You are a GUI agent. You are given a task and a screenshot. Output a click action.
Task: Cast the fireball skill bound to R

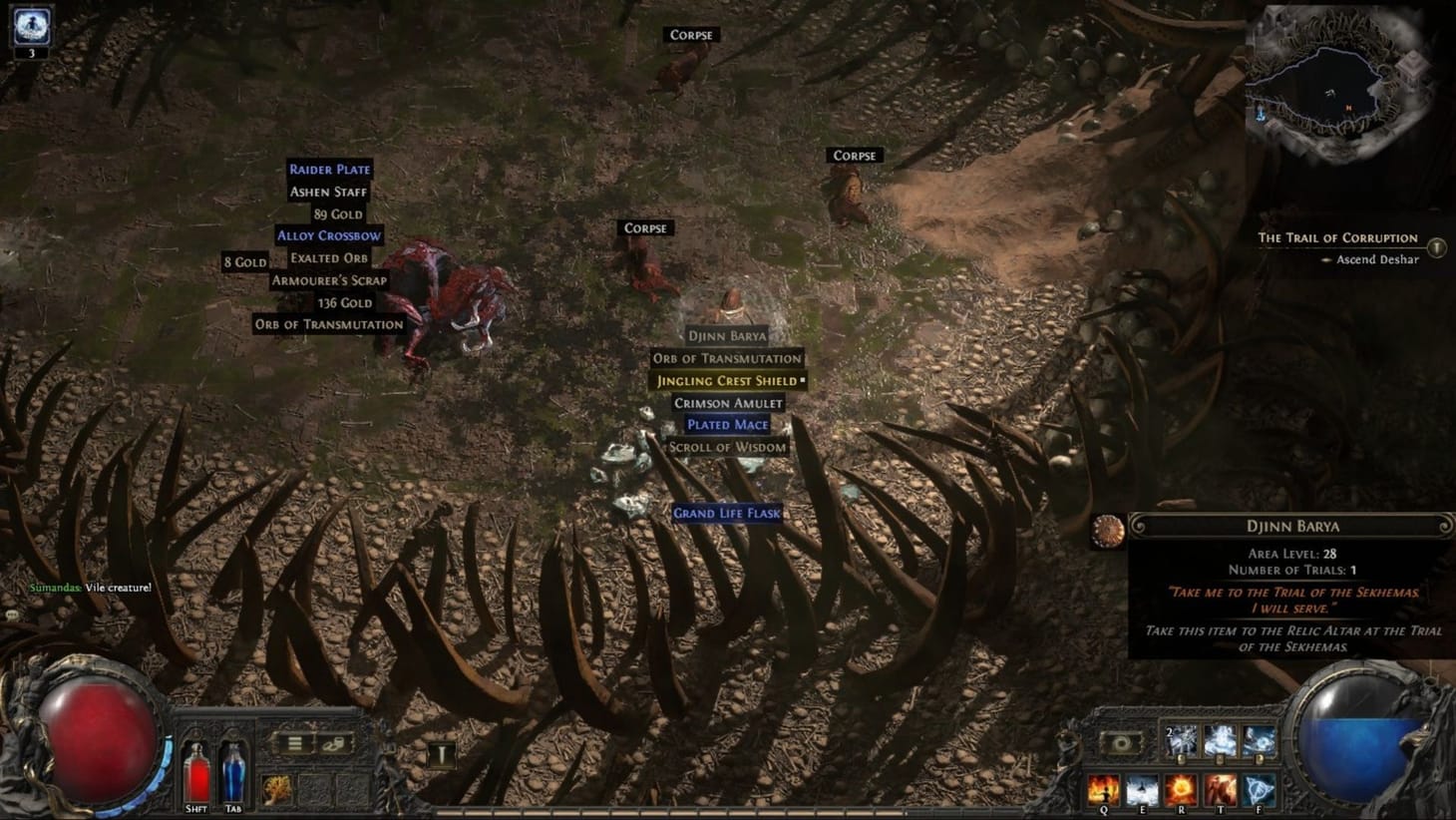coord(1182,788)
